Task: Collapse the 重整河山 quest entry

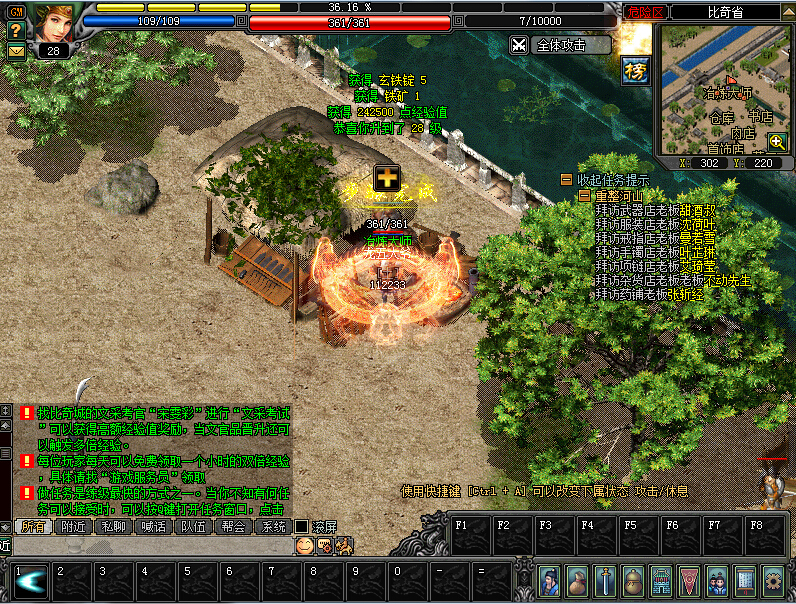Action: (586, 196)
